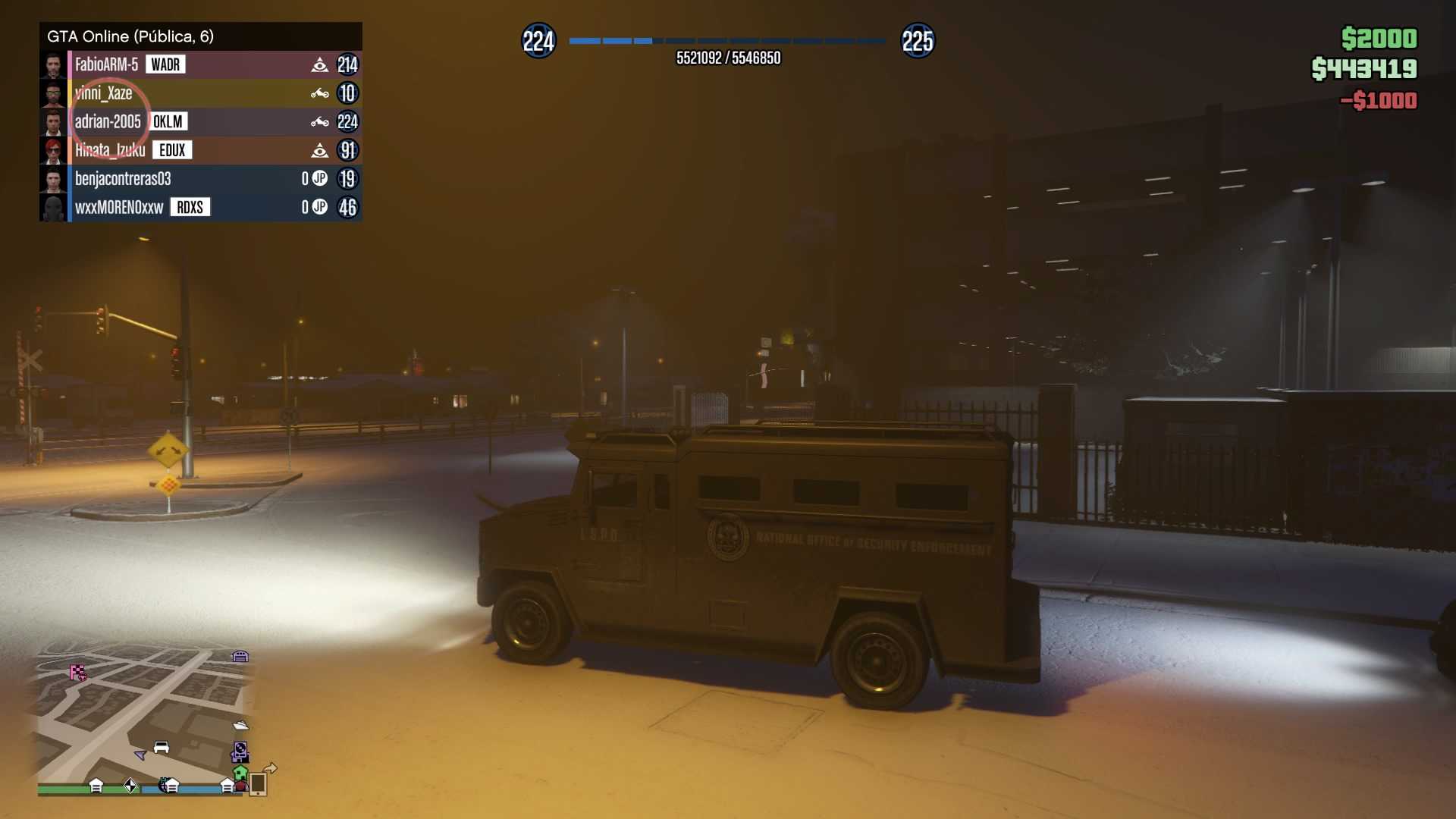Select the white plane blip on the minimap
Viewport: 1456px width, 819px height.
click(x=241, y=725)
